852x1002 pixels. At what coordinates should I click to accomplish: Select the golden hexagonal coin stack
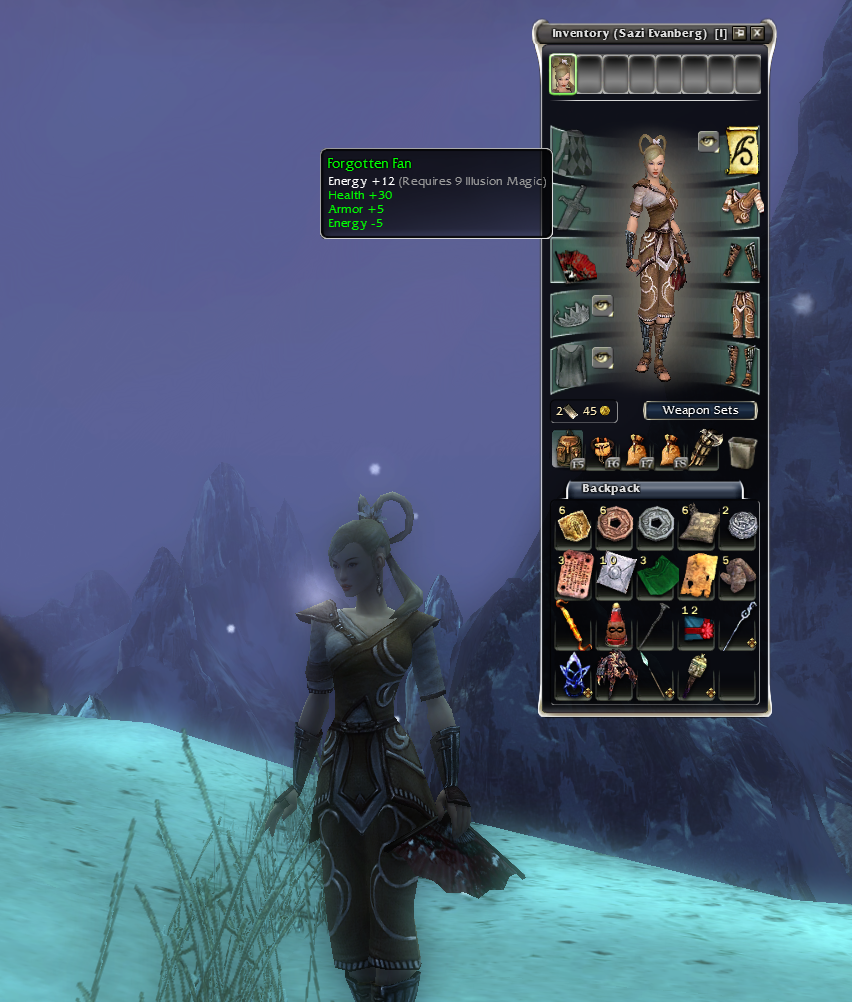click(573, 524)
